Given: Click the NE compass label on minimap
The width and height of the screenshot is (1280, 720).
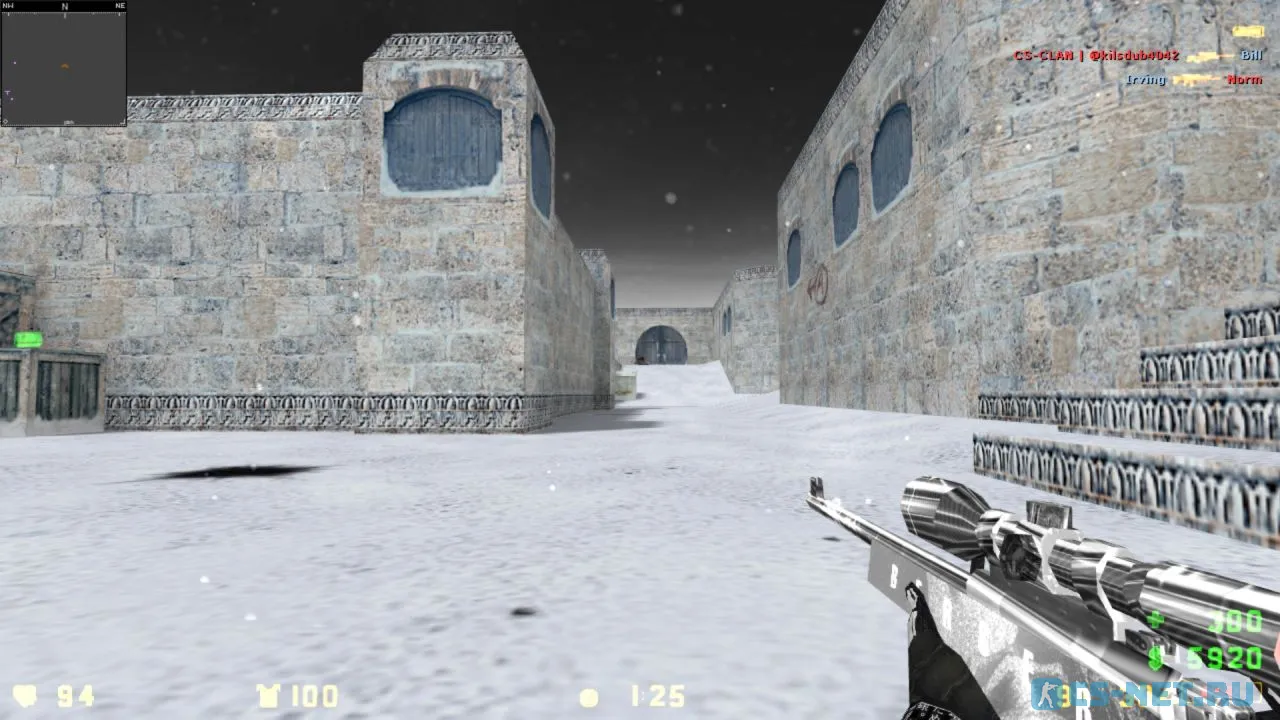Looking at the screenshot, I should tap(118, 5).
